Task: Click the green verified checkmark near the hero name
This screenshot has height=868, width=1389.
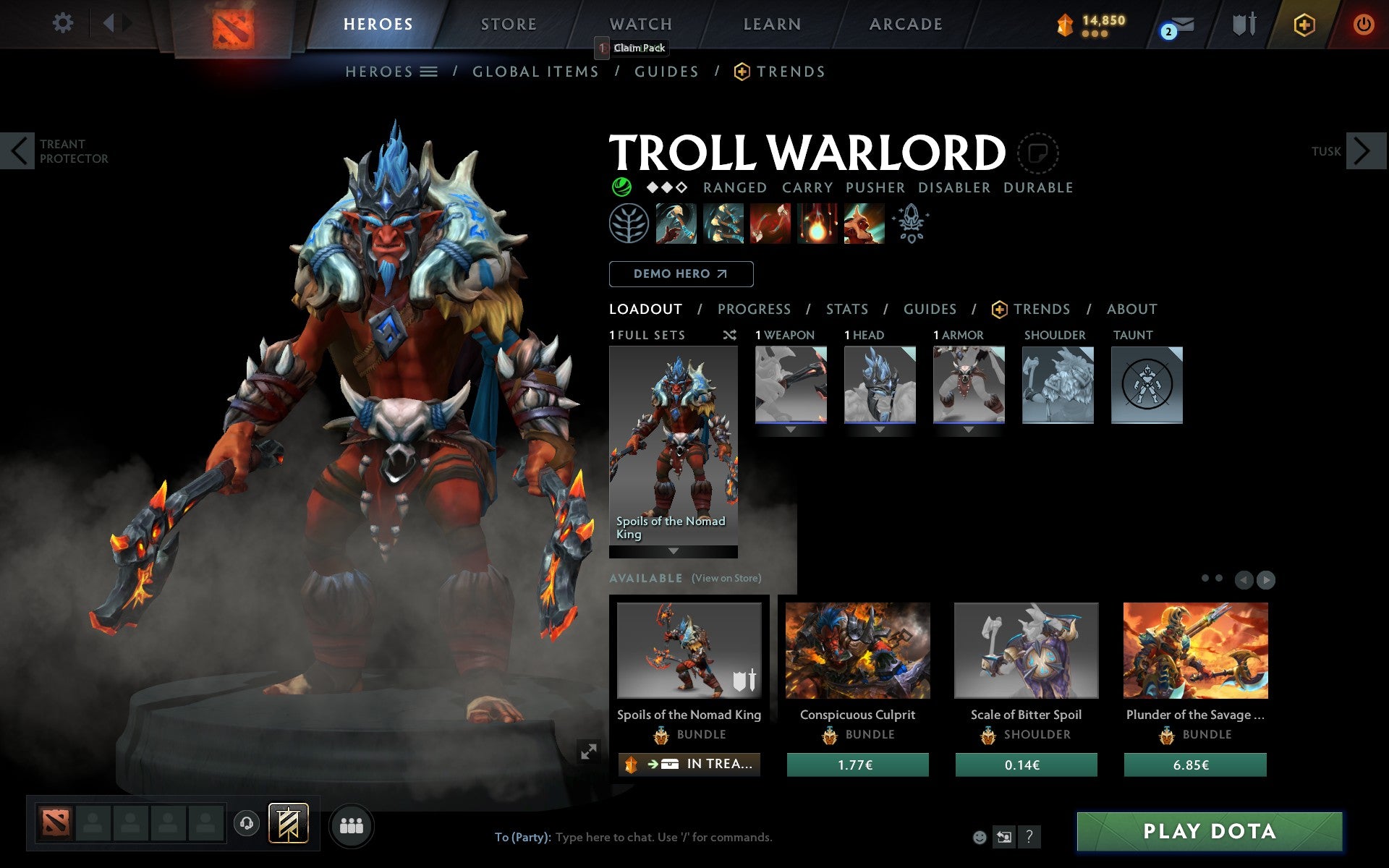Action: tap(623, 187)
